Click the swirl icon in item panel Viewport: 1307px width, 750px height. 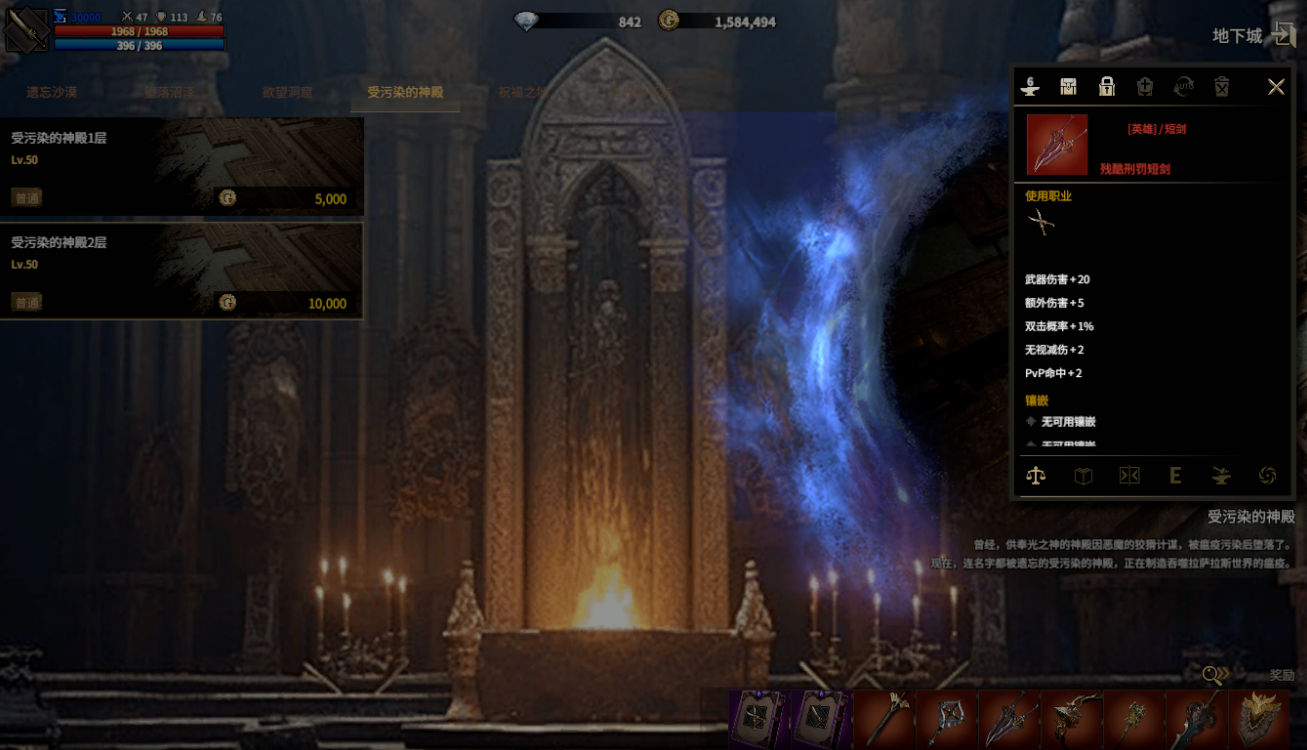click(x=1267, y=476)
